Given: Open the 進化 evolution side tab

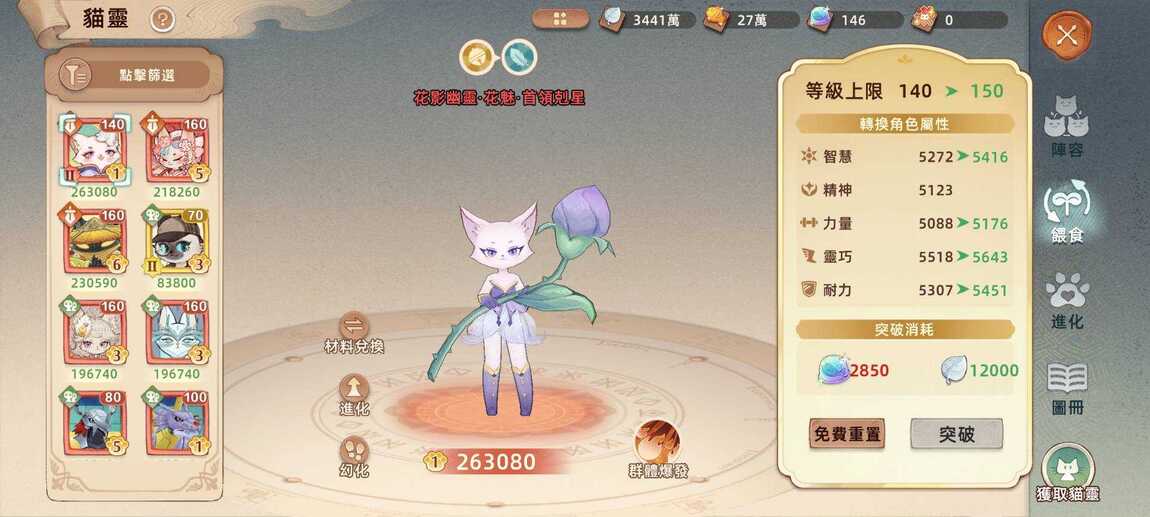Looking at the screenshot, I should pyautogui.click(x=1066, y=300).
